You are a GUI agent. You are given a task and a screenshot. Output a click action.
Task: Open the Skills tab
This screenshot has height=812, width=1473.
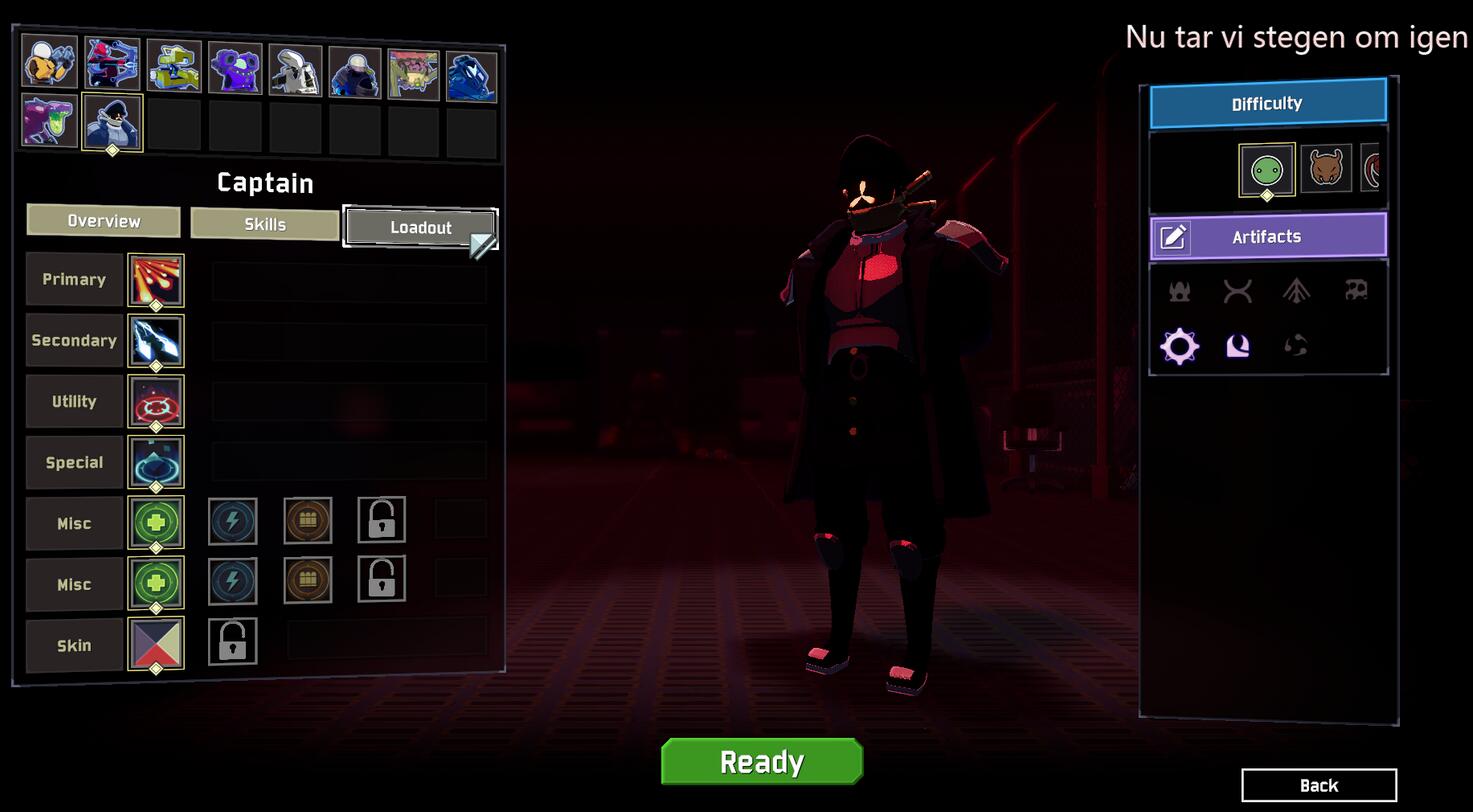[x=265, y=224]
